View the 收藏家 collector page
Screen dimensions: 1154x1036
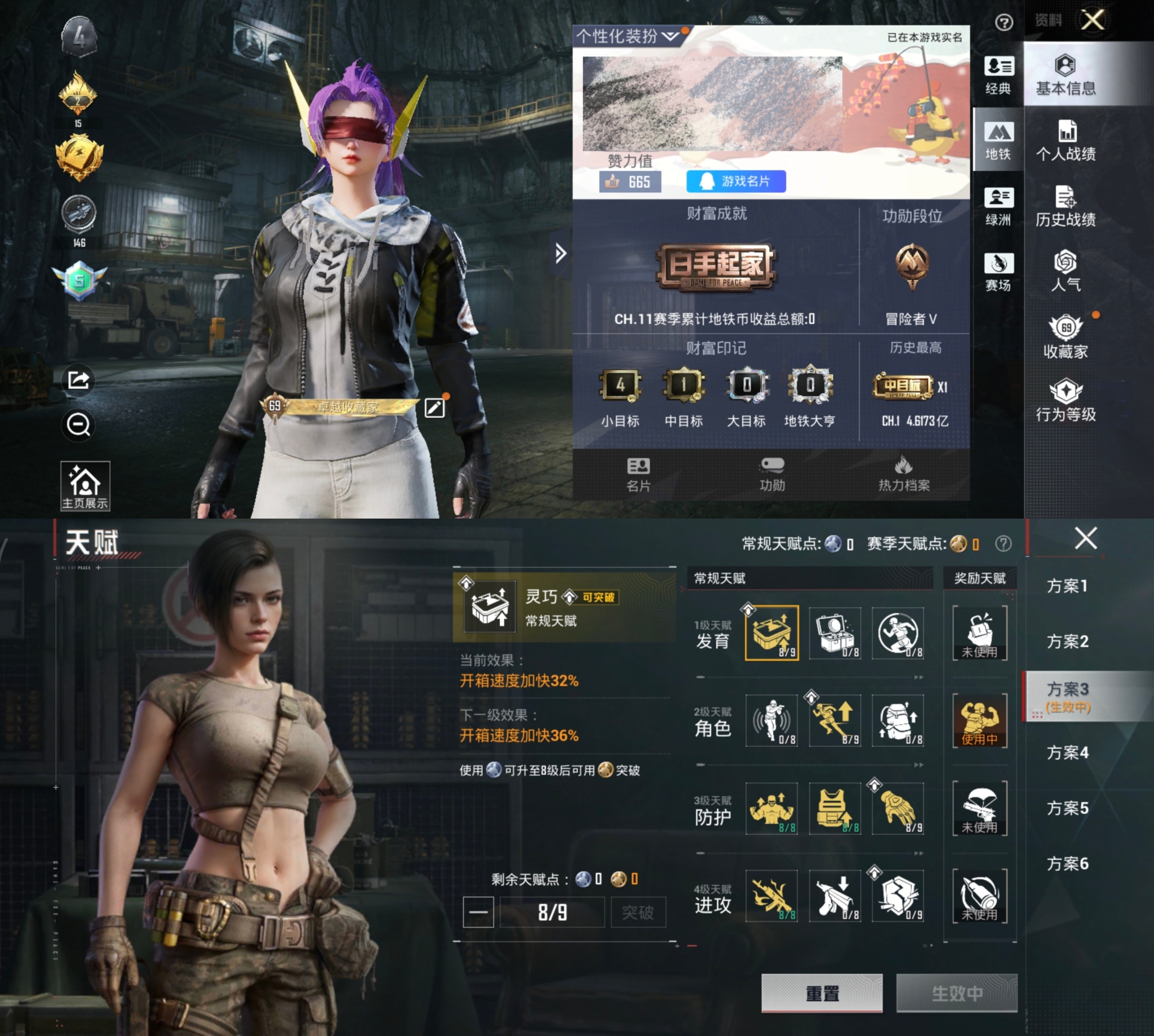(x=1065, y=337)
